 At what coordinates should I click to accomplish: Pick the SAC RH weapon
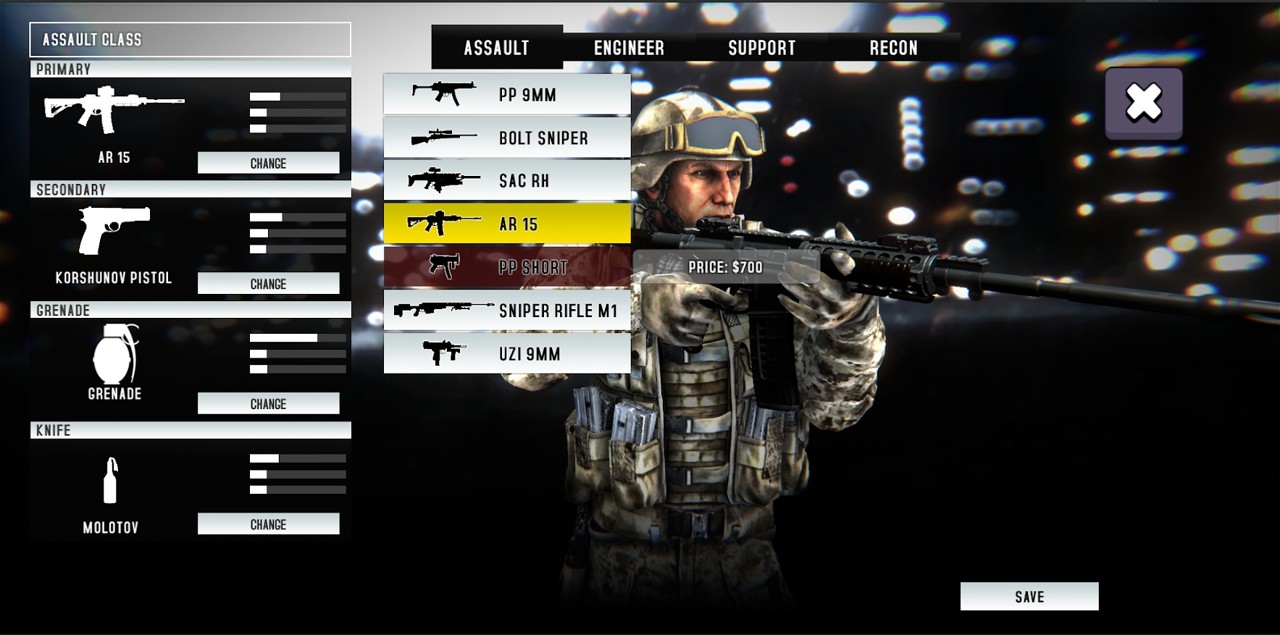[507, 181]
